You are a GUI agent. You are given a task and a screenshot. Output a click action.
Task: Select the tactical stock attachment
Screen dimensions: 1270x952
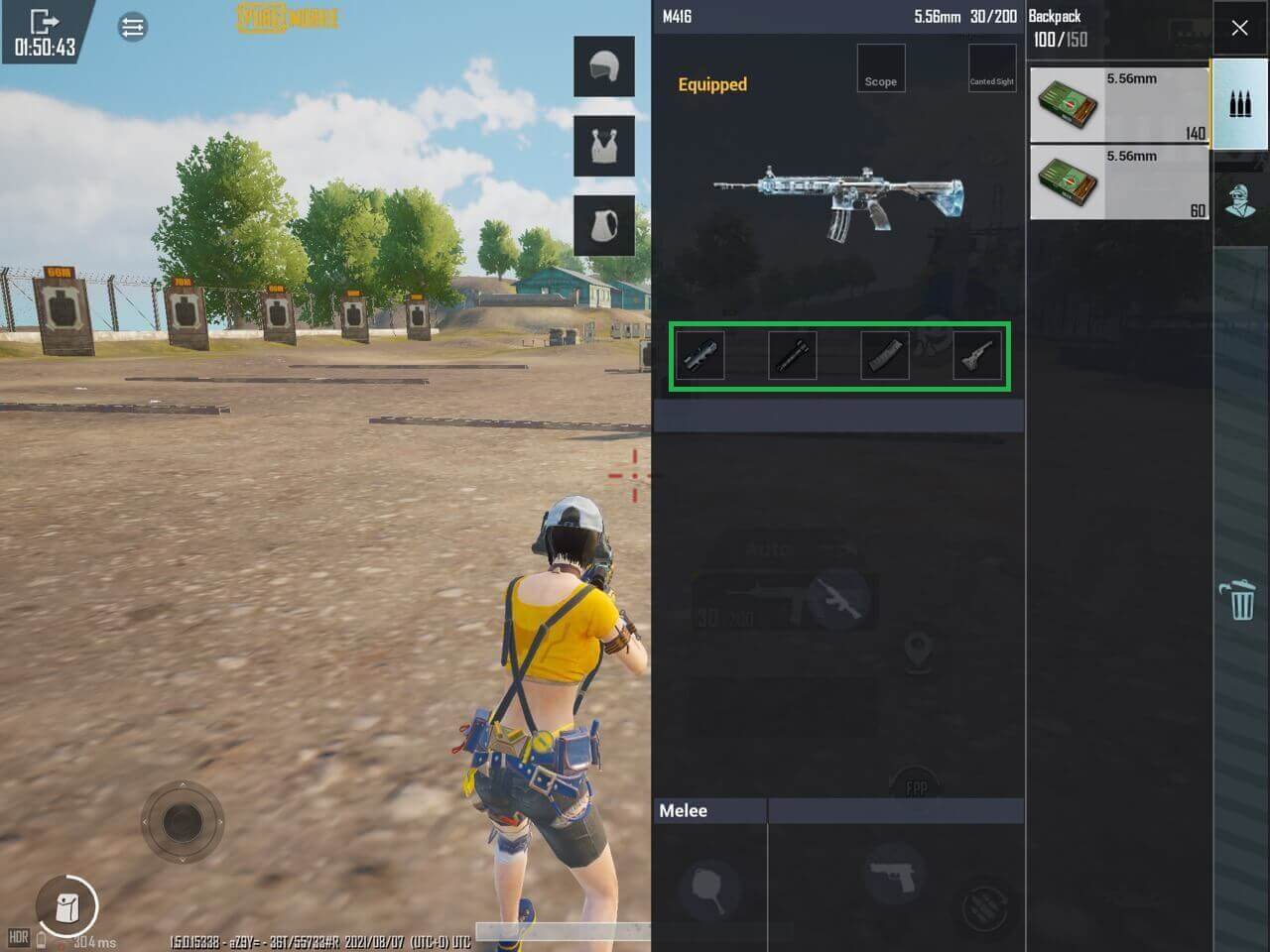pos(977,356)
